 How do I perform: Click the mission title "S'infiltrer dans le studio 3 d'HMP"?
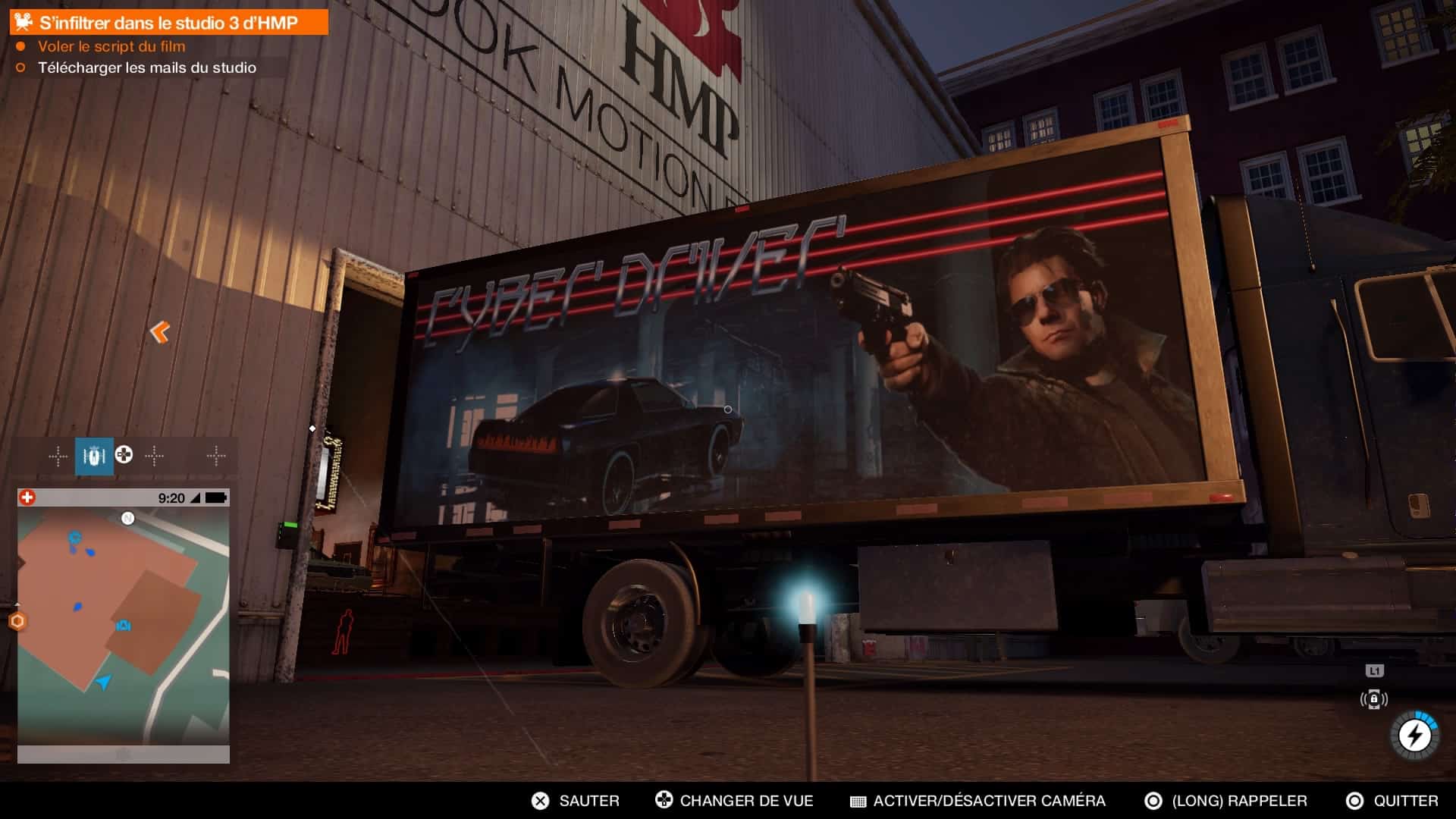pos(168,23)
